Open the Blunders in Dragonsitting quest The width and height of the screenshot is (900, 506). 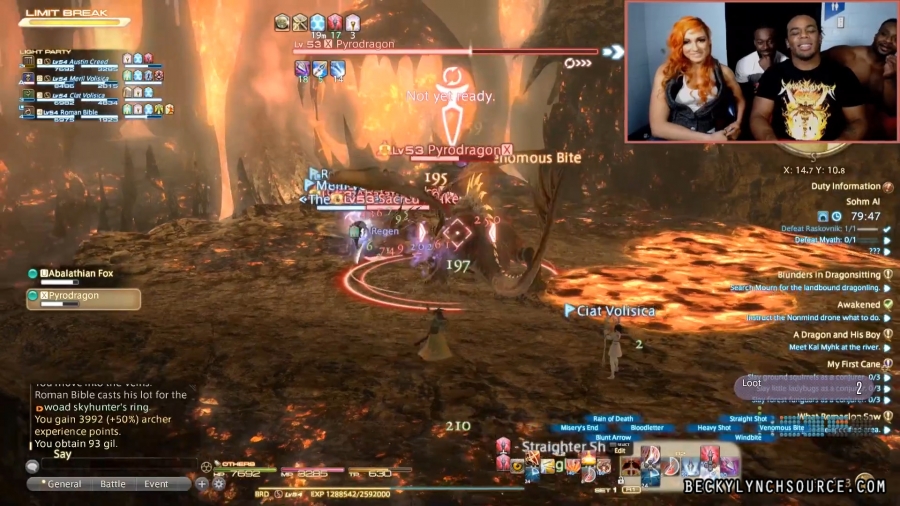(x=828, y=275)
